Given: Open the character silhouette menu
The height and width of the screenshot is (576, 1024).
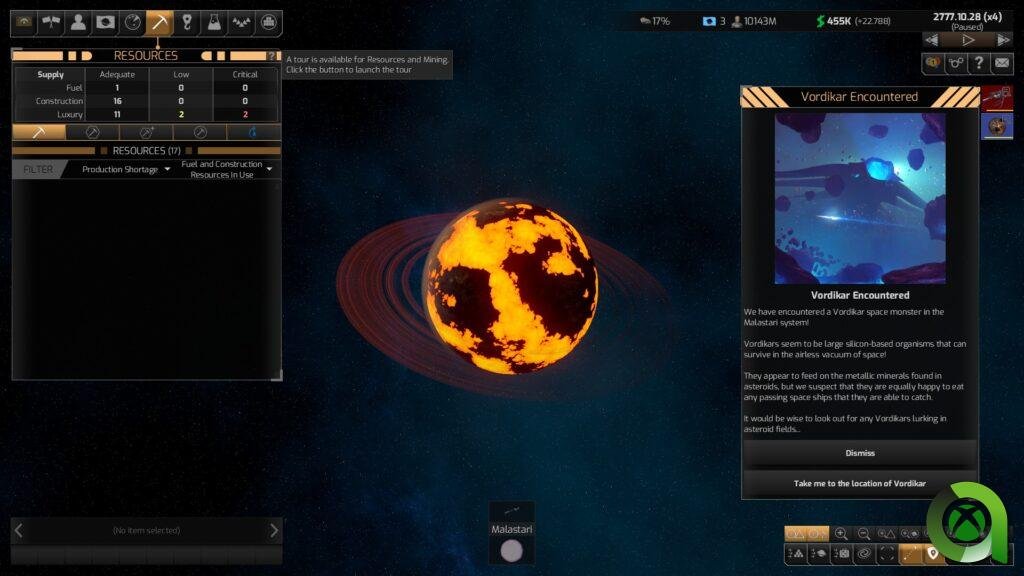Looking at the screenshot, I should [78, 22].
